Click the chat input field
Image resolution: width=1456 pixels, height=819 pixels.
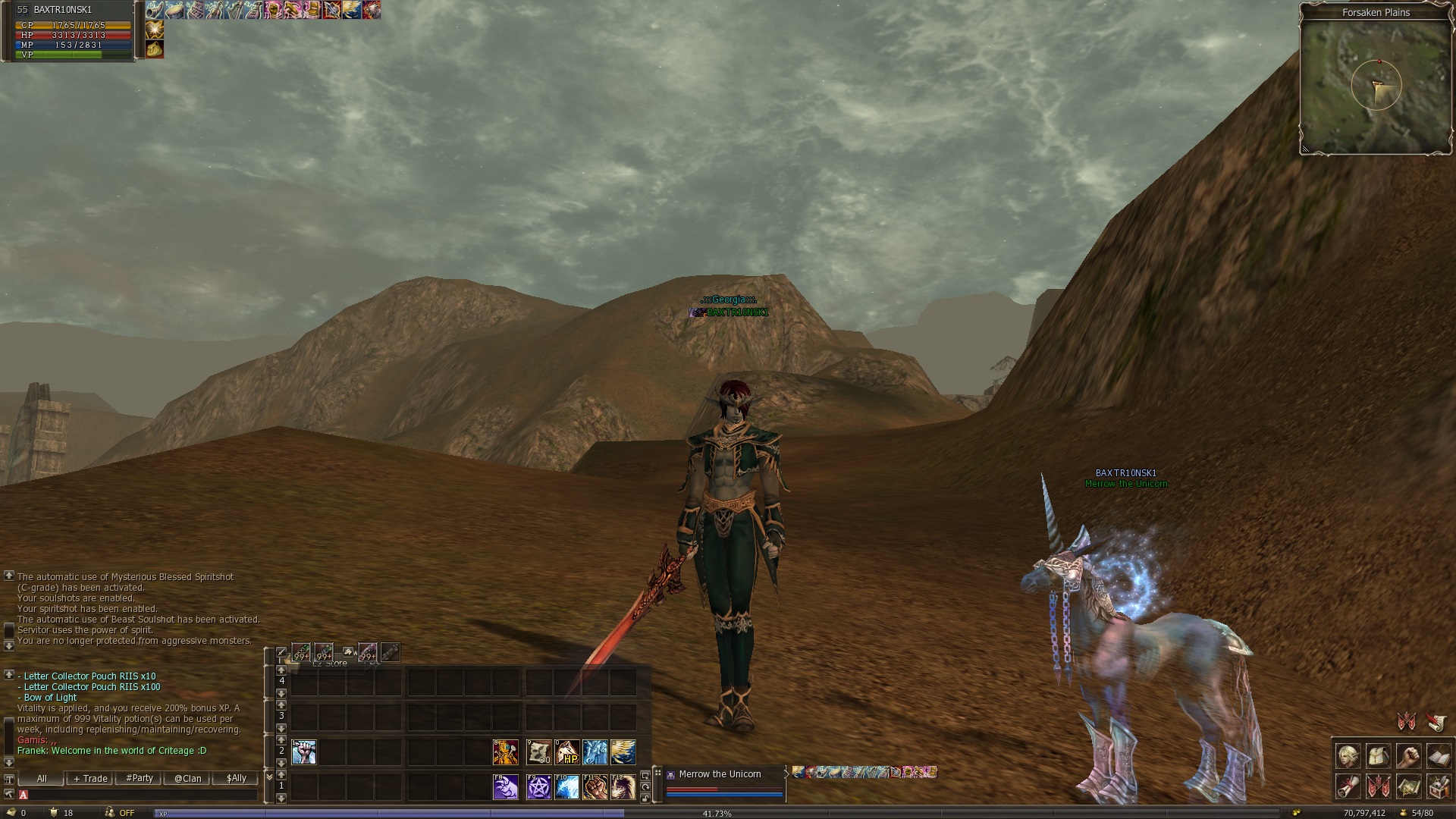click(x=140, y=795)
